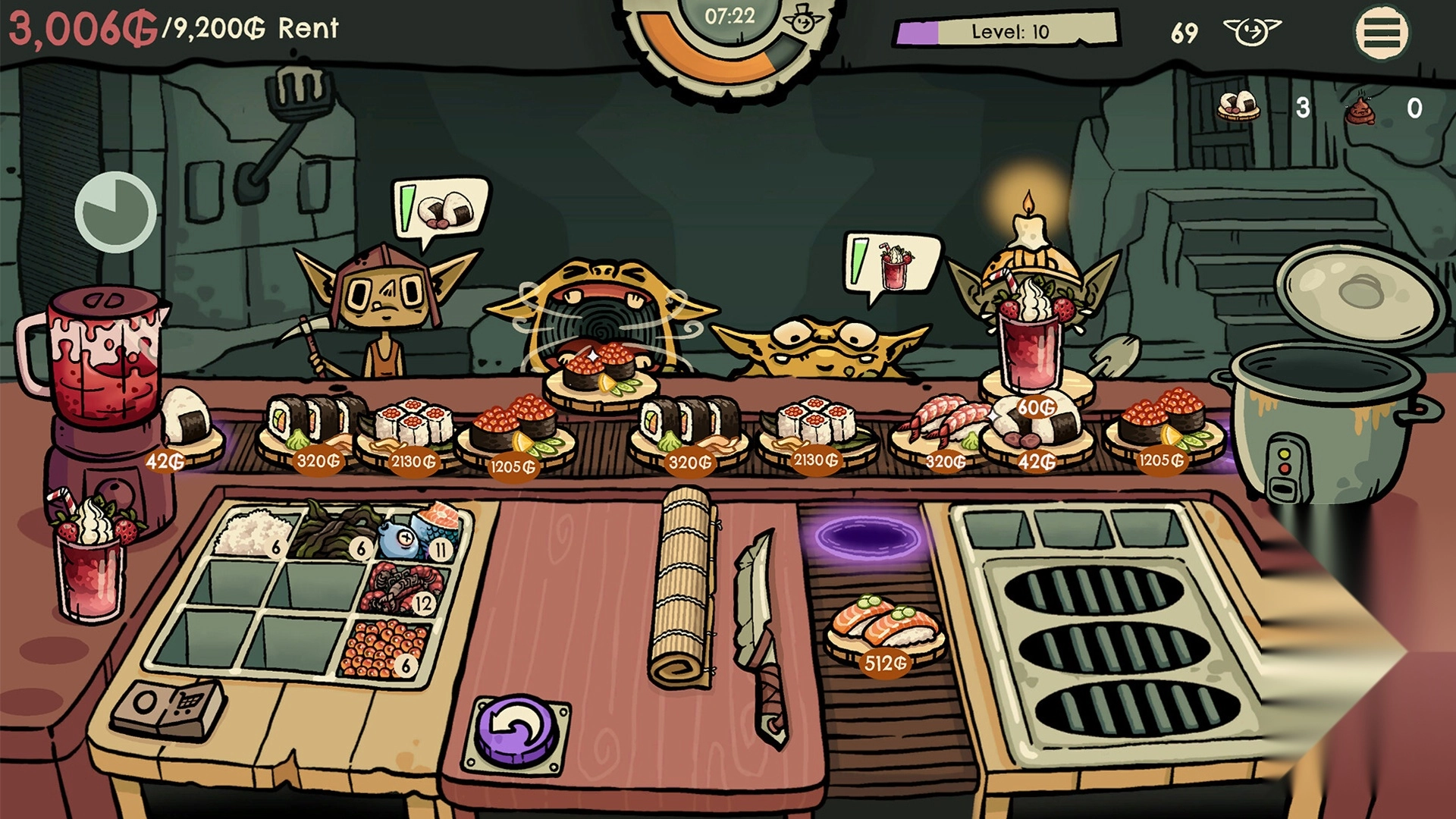Screen dimensions: 1456x819
Task: Open the cash register on the counter
Action: click(x=168, y=709)
